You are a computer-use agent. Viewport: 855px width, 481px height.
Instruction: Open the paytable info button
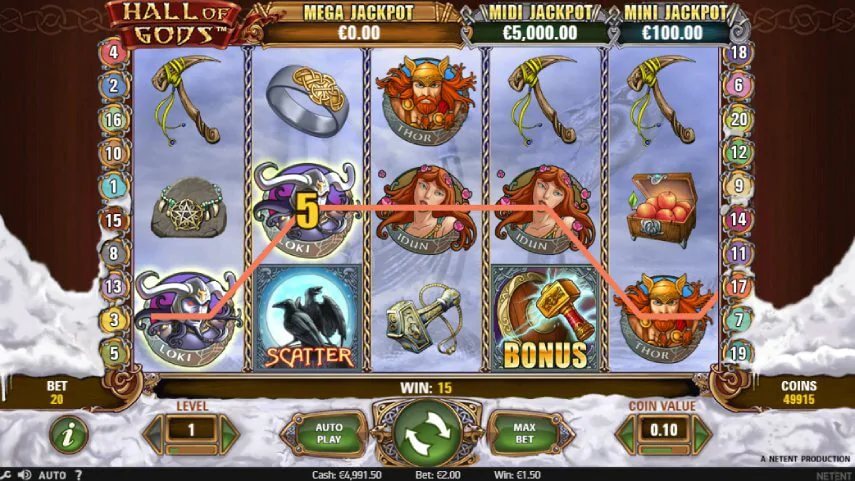[x=69, y=434]
